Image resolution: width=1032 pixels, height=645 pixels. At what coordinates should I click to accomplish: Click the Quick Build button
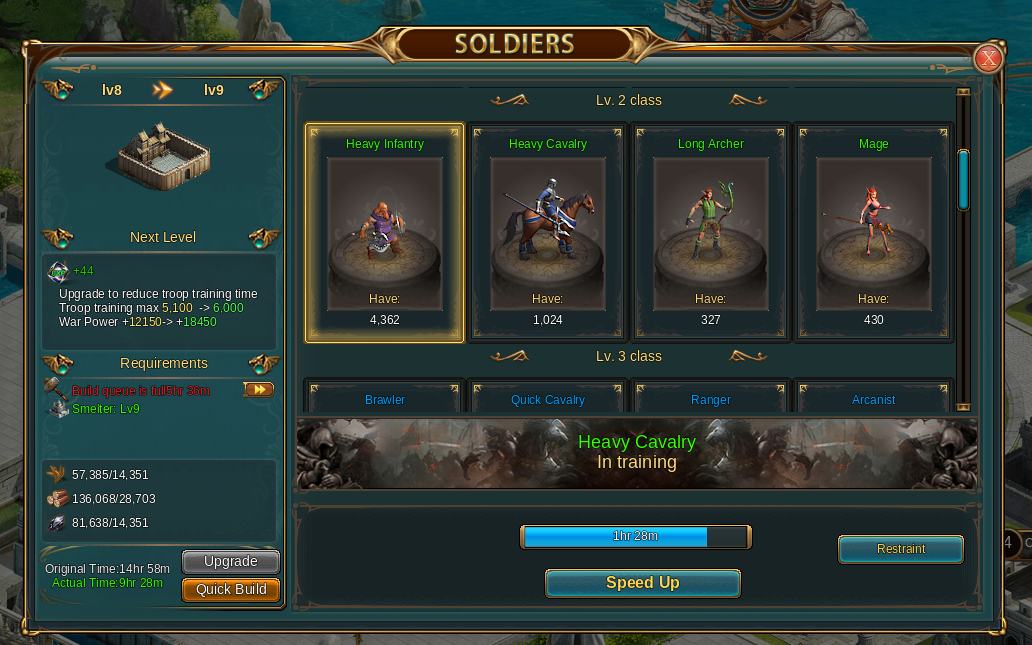(231, 590)
